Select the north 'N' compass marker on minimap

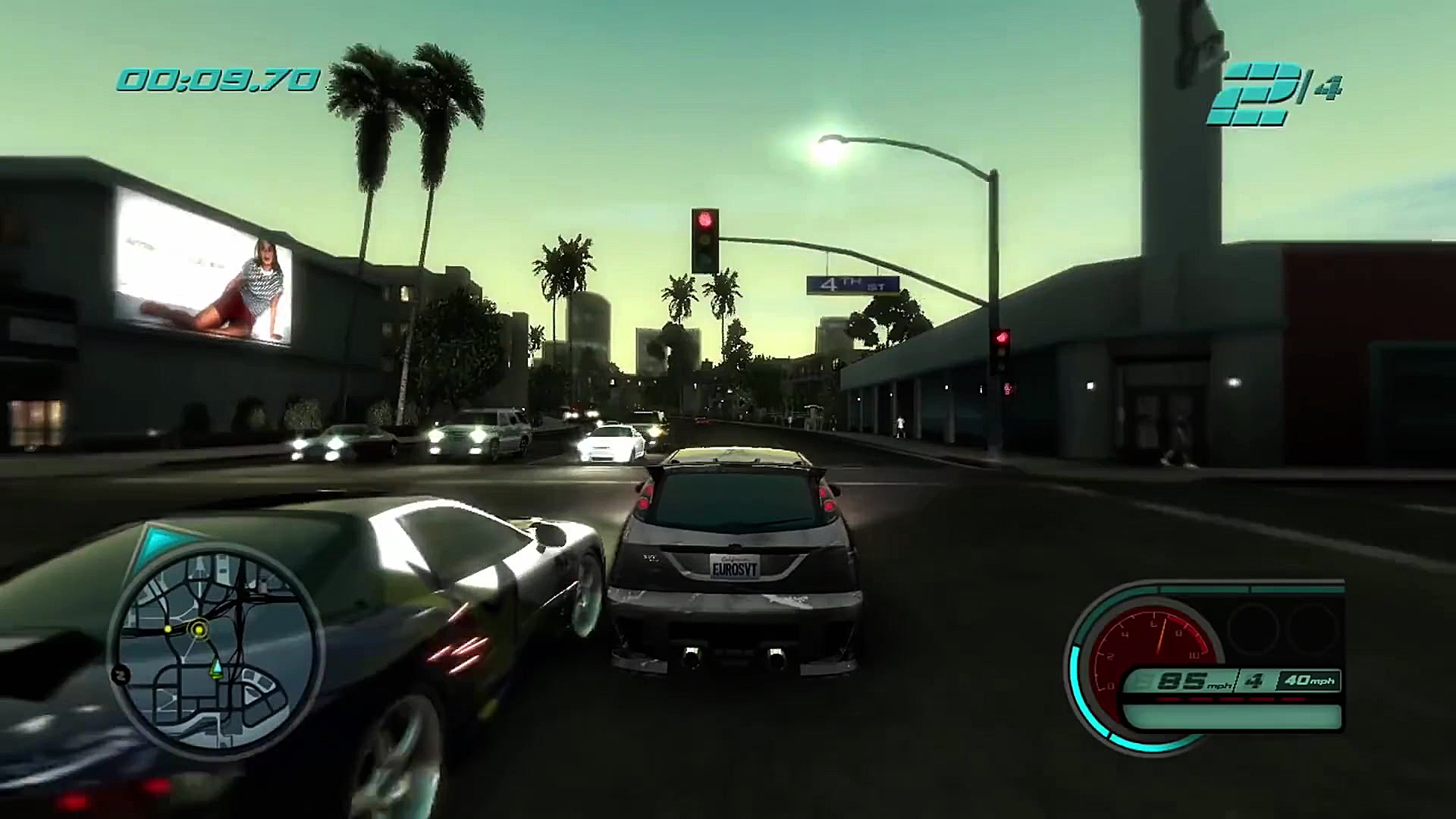click(x=121, y=674)
